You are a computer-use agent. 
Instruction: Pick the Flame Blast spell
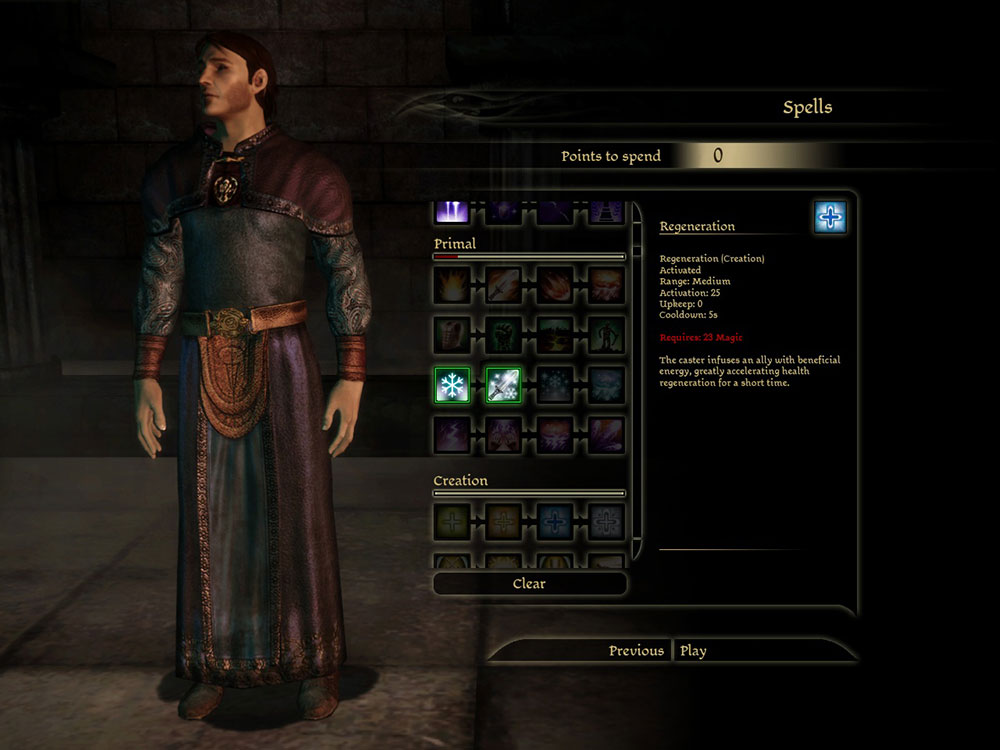452,285
